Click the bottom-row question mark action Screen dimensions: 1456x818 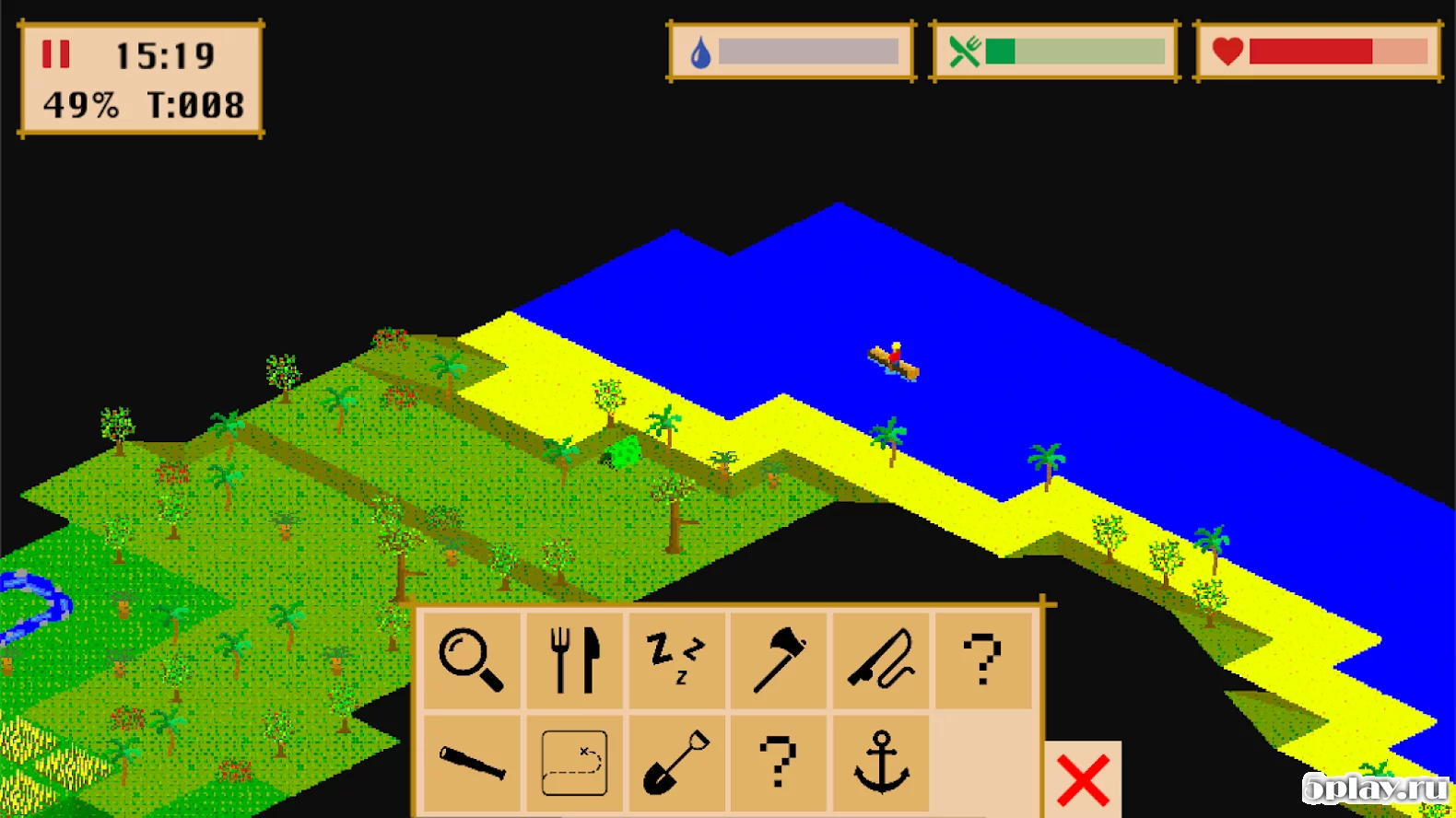[x=779, y=763]
